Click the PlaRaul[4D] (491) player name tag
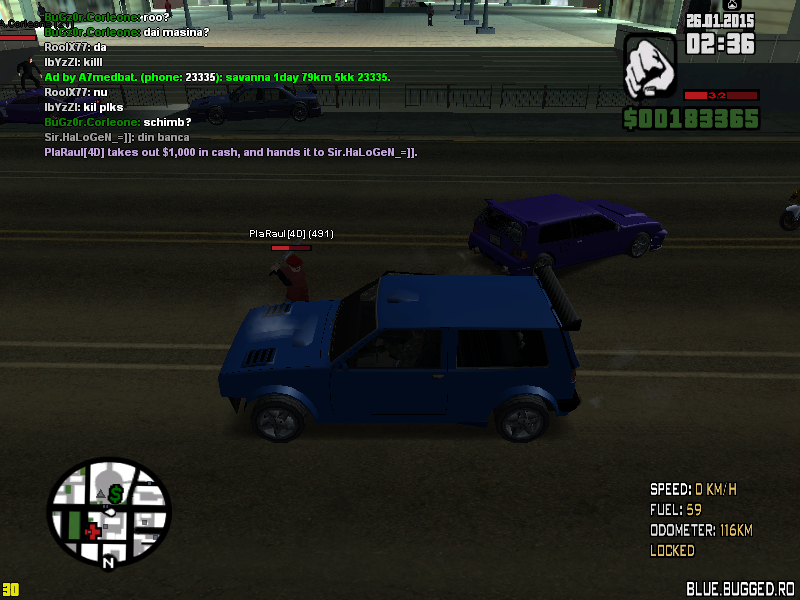 coord(291,234)
